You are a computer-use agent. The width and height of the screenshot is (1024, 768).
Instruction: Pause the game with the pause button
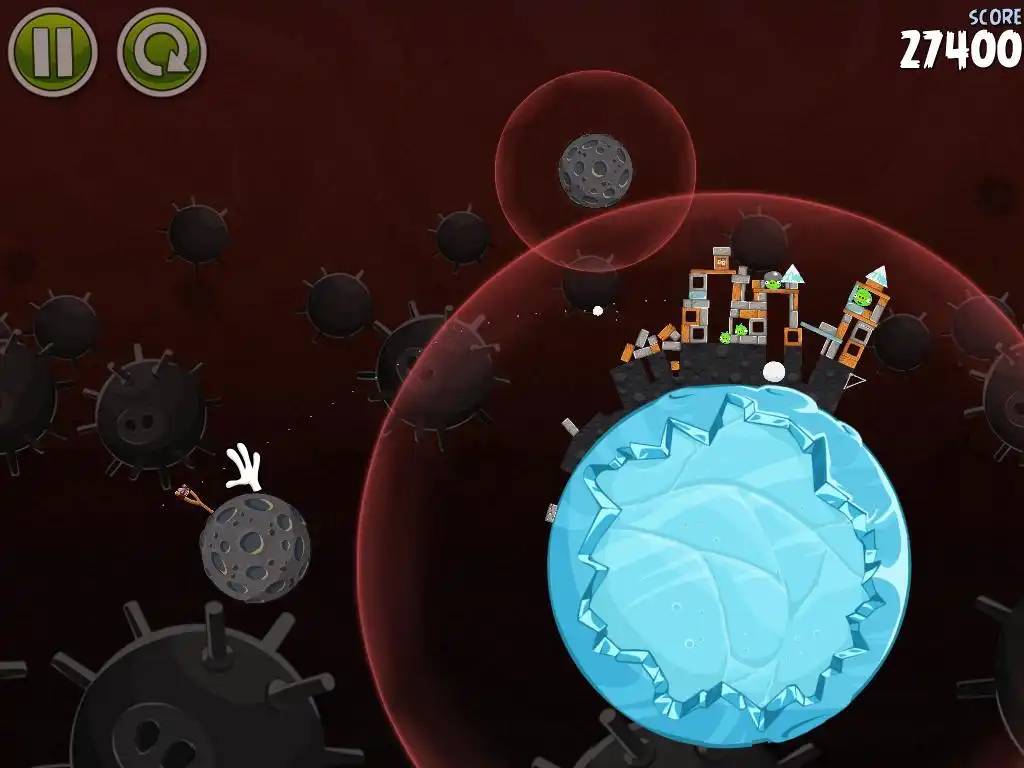pyautogui.click(x=52, y=52)
